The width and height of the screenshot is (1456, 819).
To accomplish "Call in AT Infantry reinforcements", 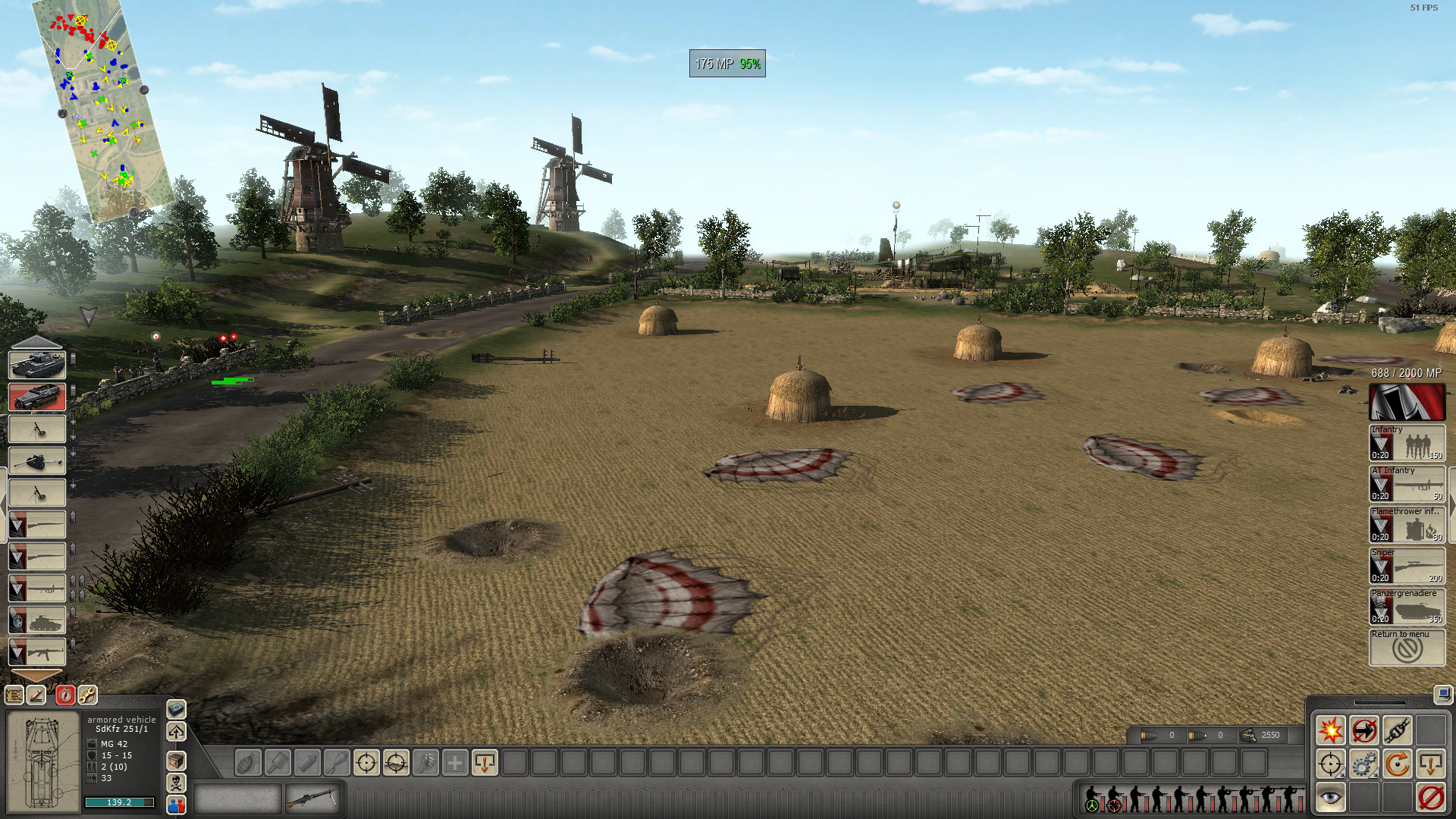I will pos(1407,484).
